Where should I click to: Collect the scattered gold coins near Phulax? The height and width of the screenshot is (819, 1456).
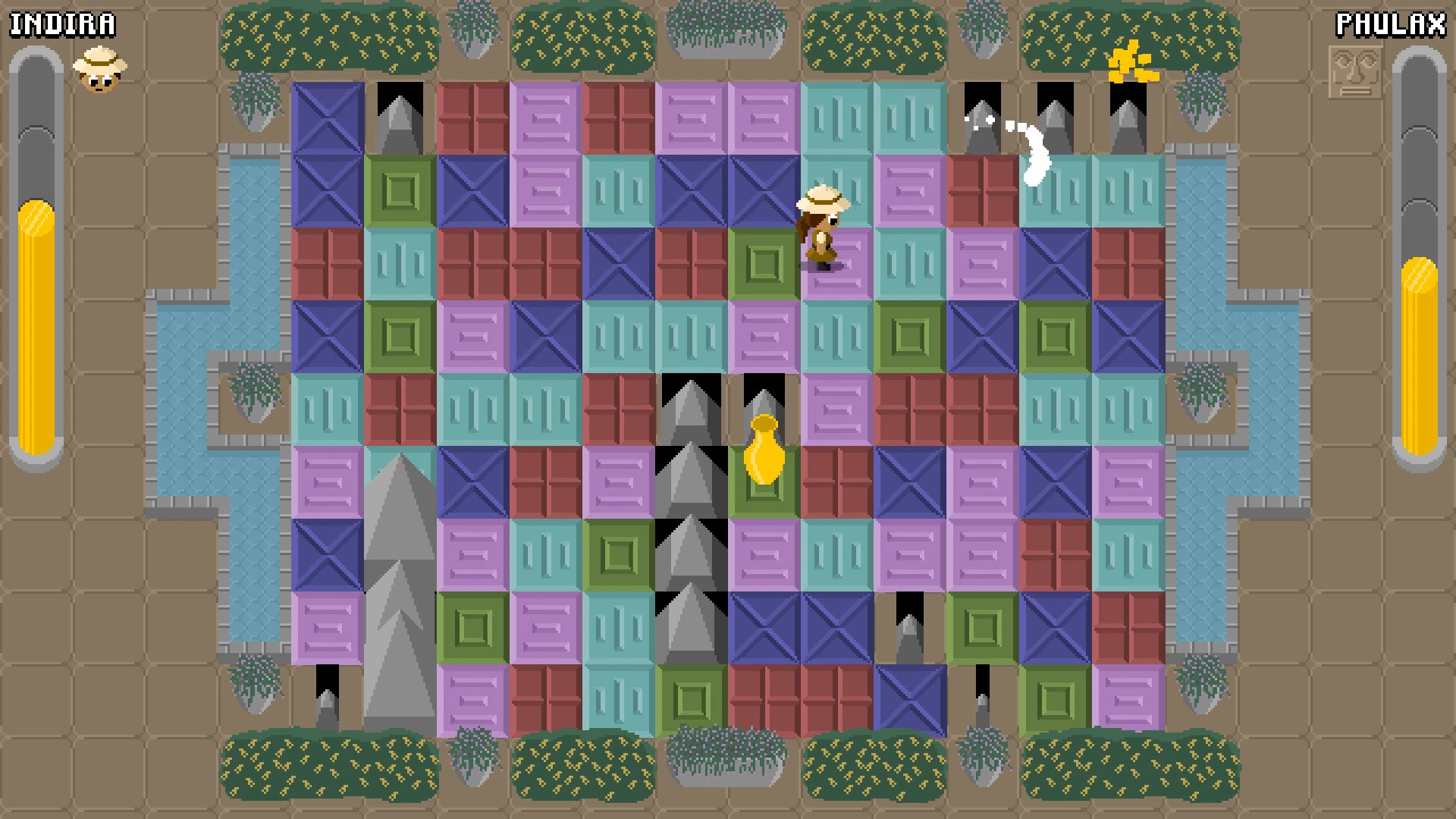(x=1130, y=61)
